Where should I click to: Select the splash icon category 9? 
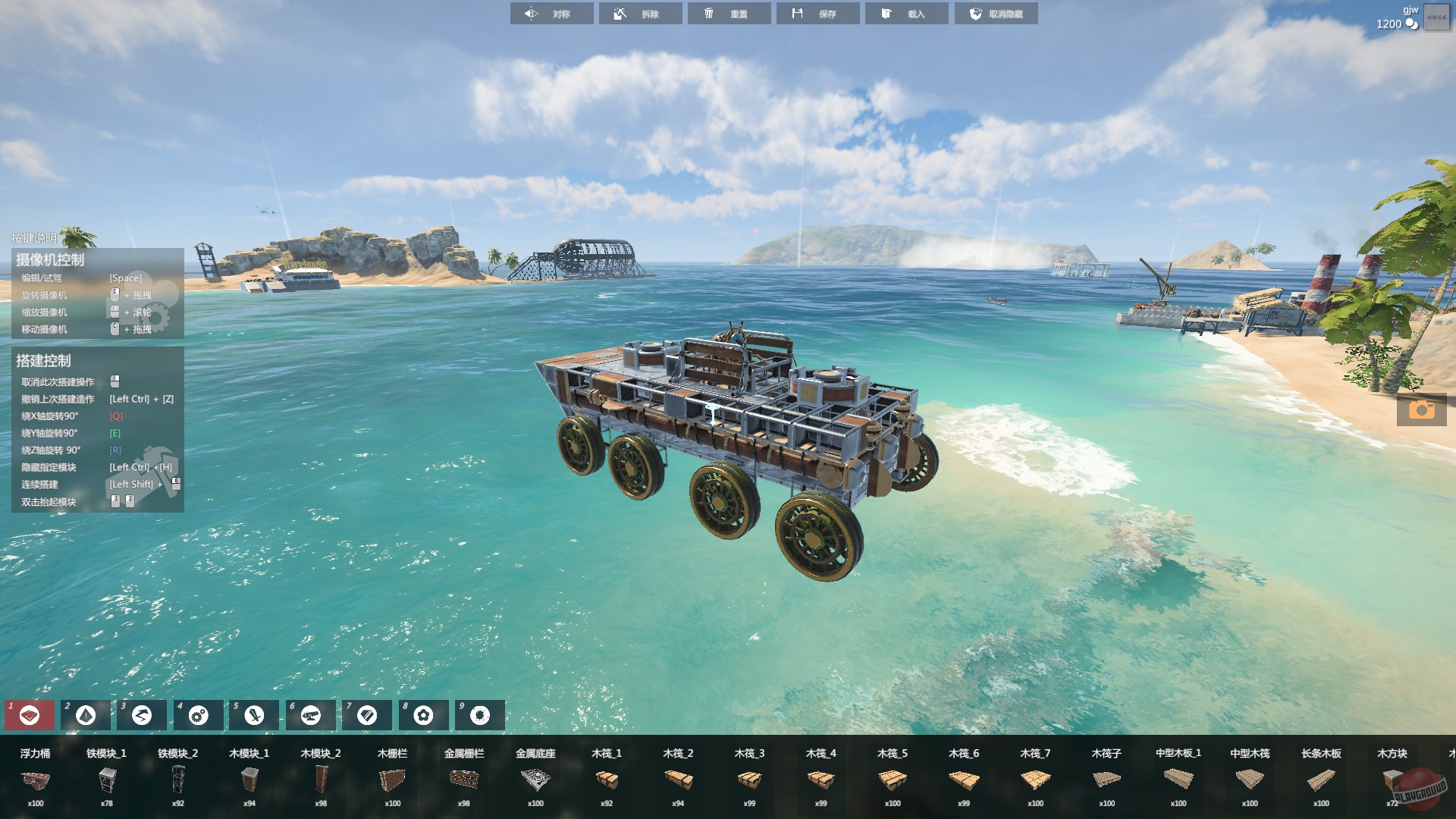click(479, 714)
